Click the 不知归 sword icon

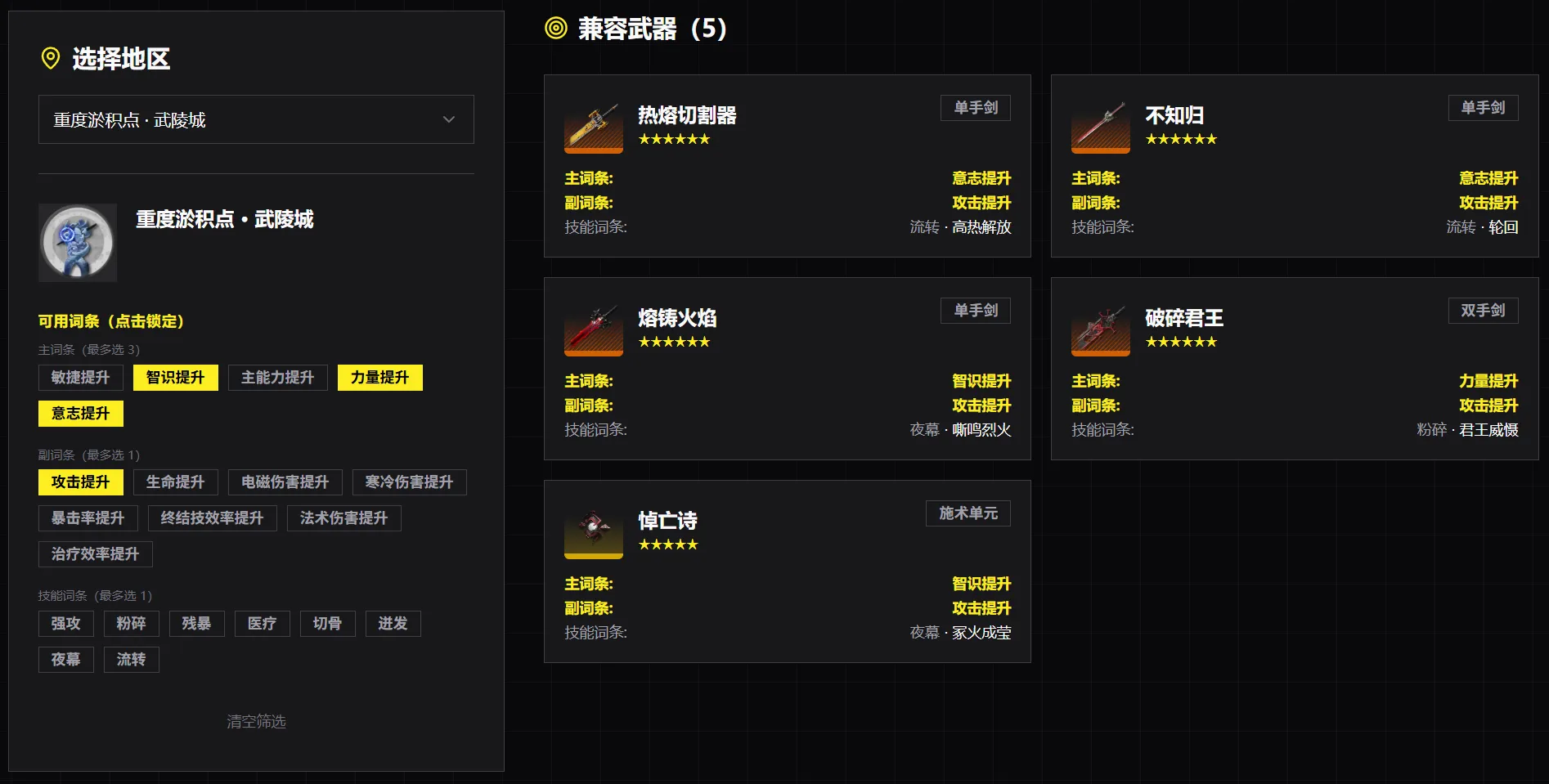tap(1100, 128)
